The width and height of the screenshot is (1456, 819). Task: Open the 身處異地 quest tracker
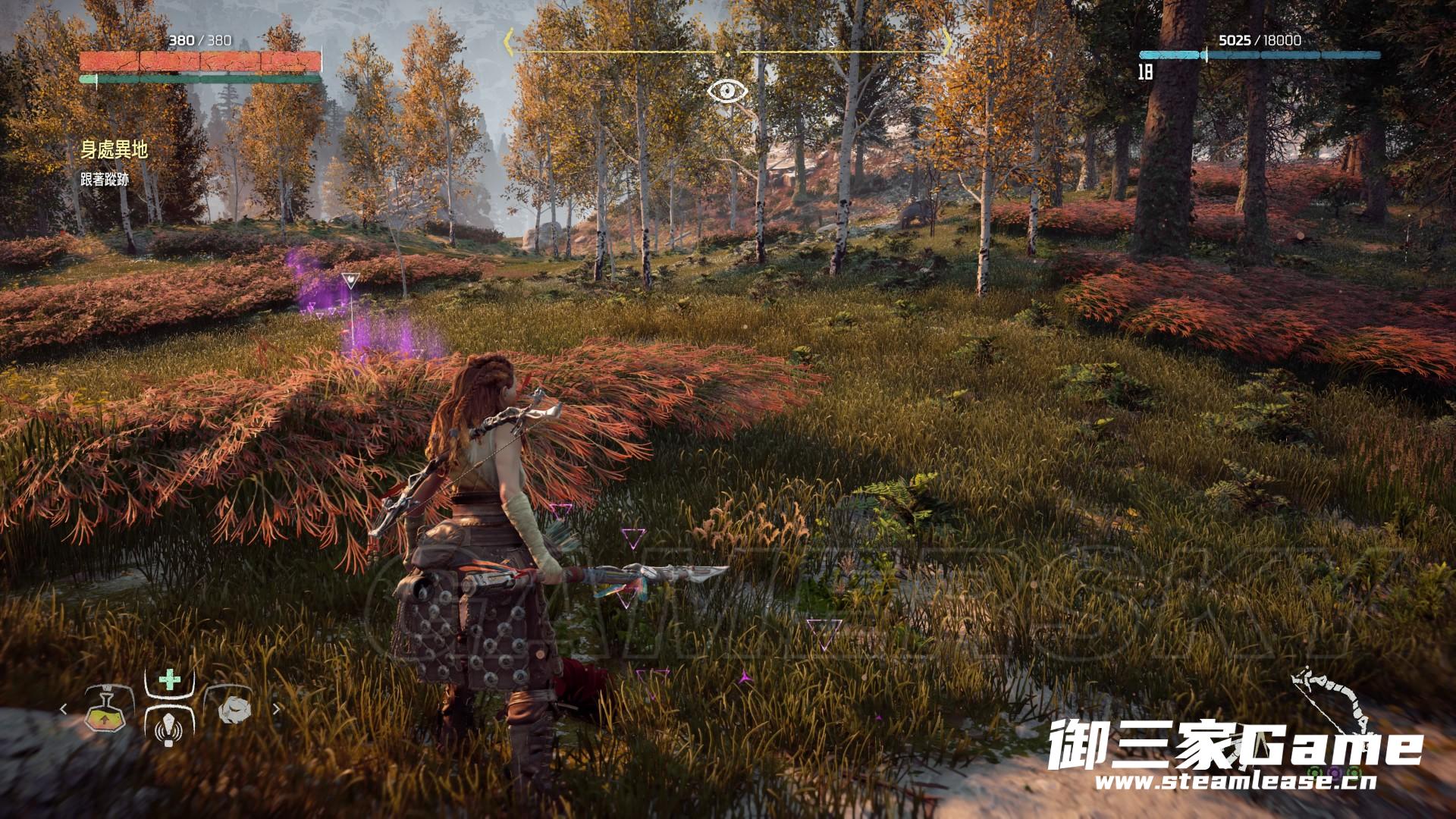[114, 149]
